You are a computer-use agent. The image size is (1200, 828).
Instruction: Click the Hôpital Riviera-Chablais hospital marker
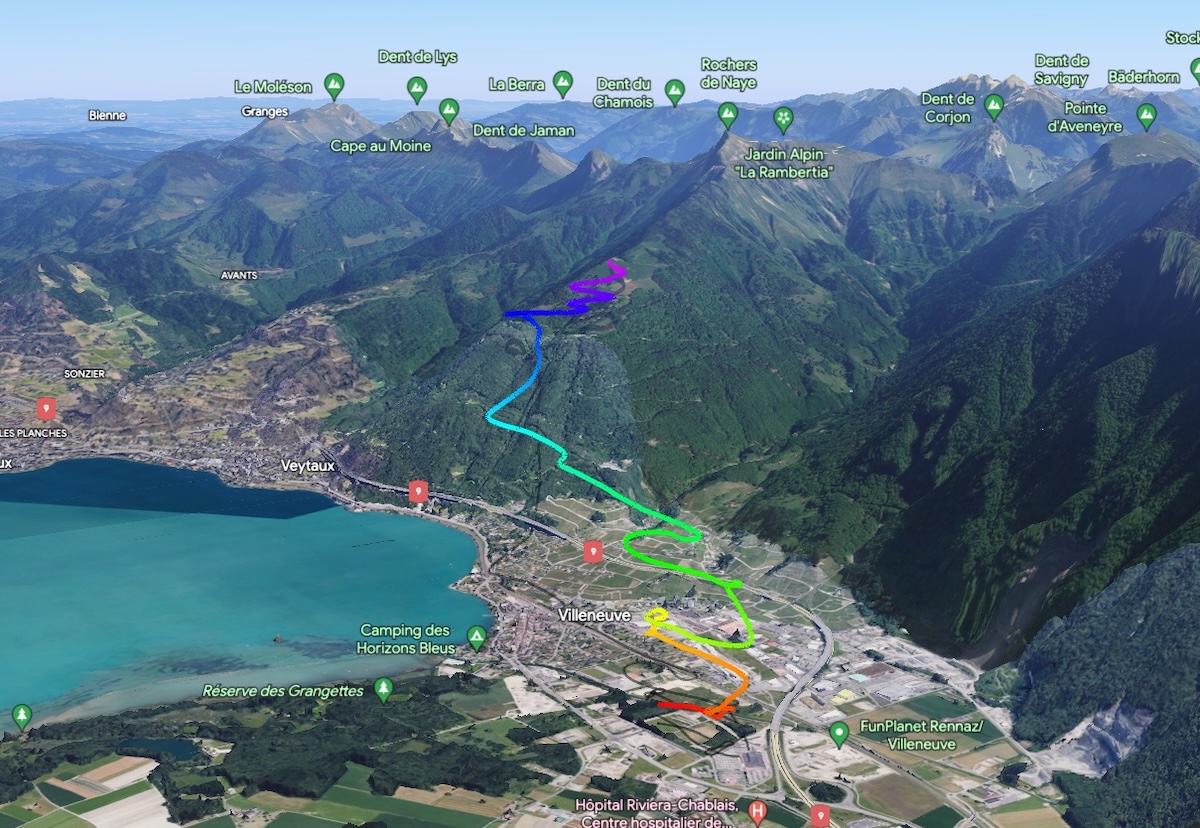click(x=758, y=811)
